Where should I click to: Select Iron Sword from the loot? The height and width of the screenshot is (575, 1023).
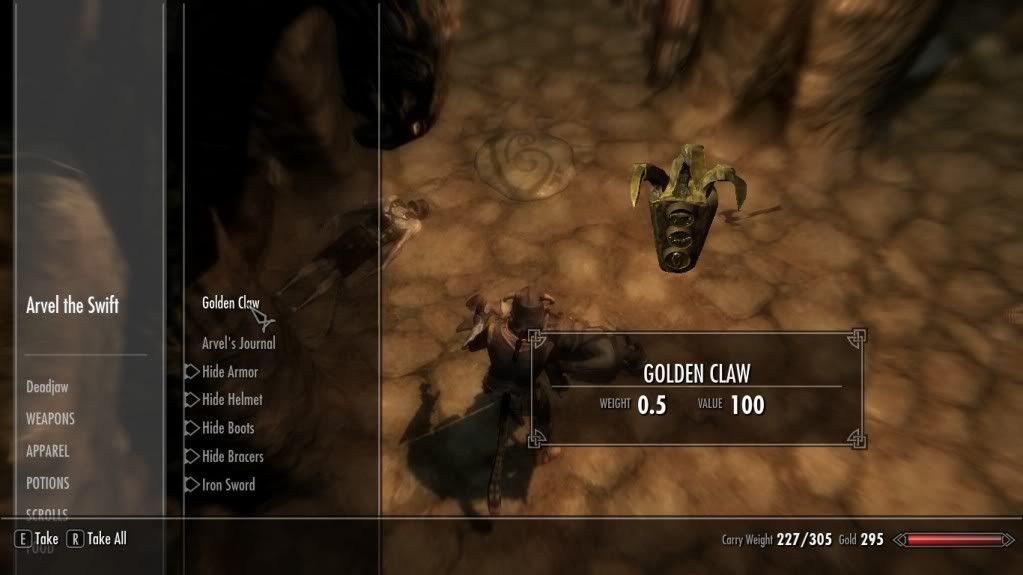coord(228,485)
